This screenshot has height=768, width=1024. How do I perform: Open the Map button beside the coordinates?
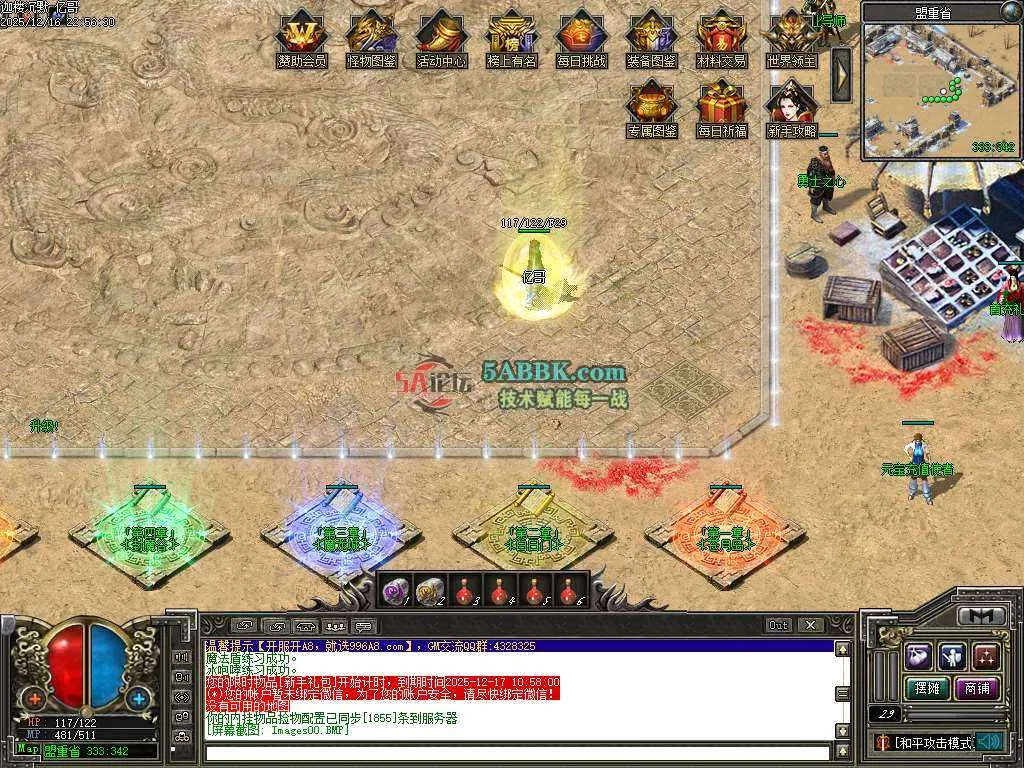point(27,749)
